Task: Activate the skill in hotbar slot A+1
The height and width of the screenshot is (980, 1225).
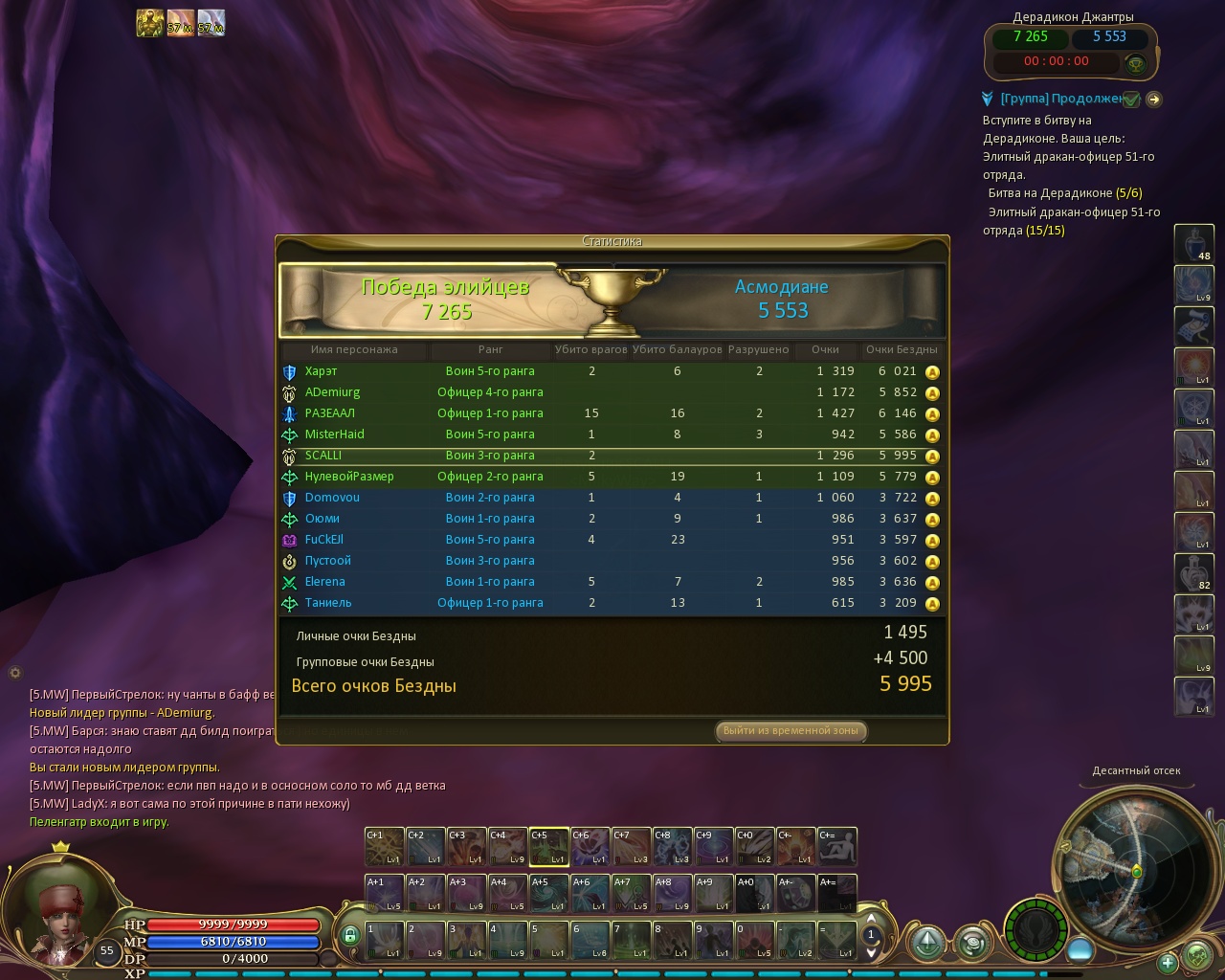Action: tap(385, 894)
